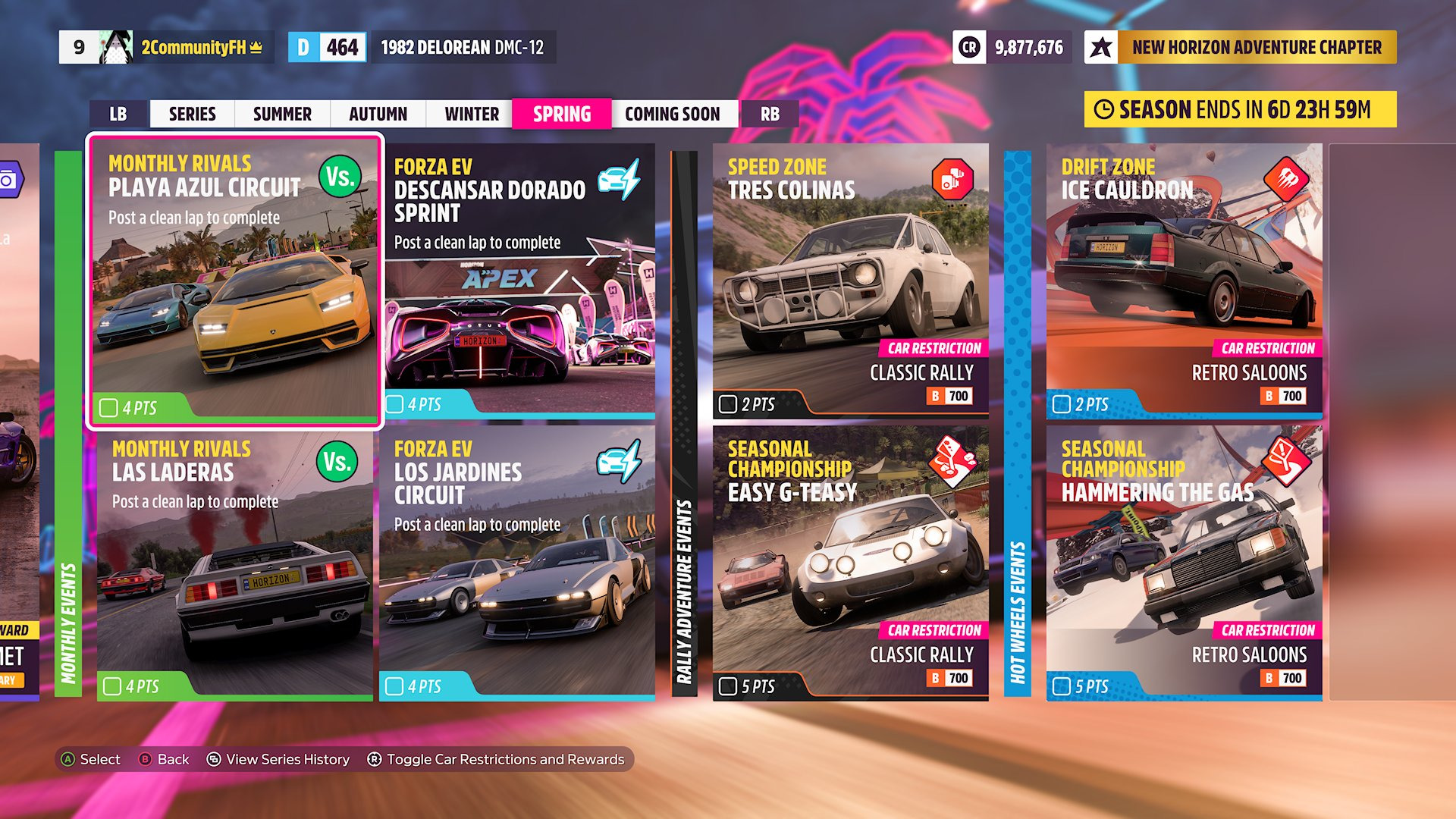Choose the Spring tab
The height and width of the screenshot is (819, 1456).
[561, 115]
